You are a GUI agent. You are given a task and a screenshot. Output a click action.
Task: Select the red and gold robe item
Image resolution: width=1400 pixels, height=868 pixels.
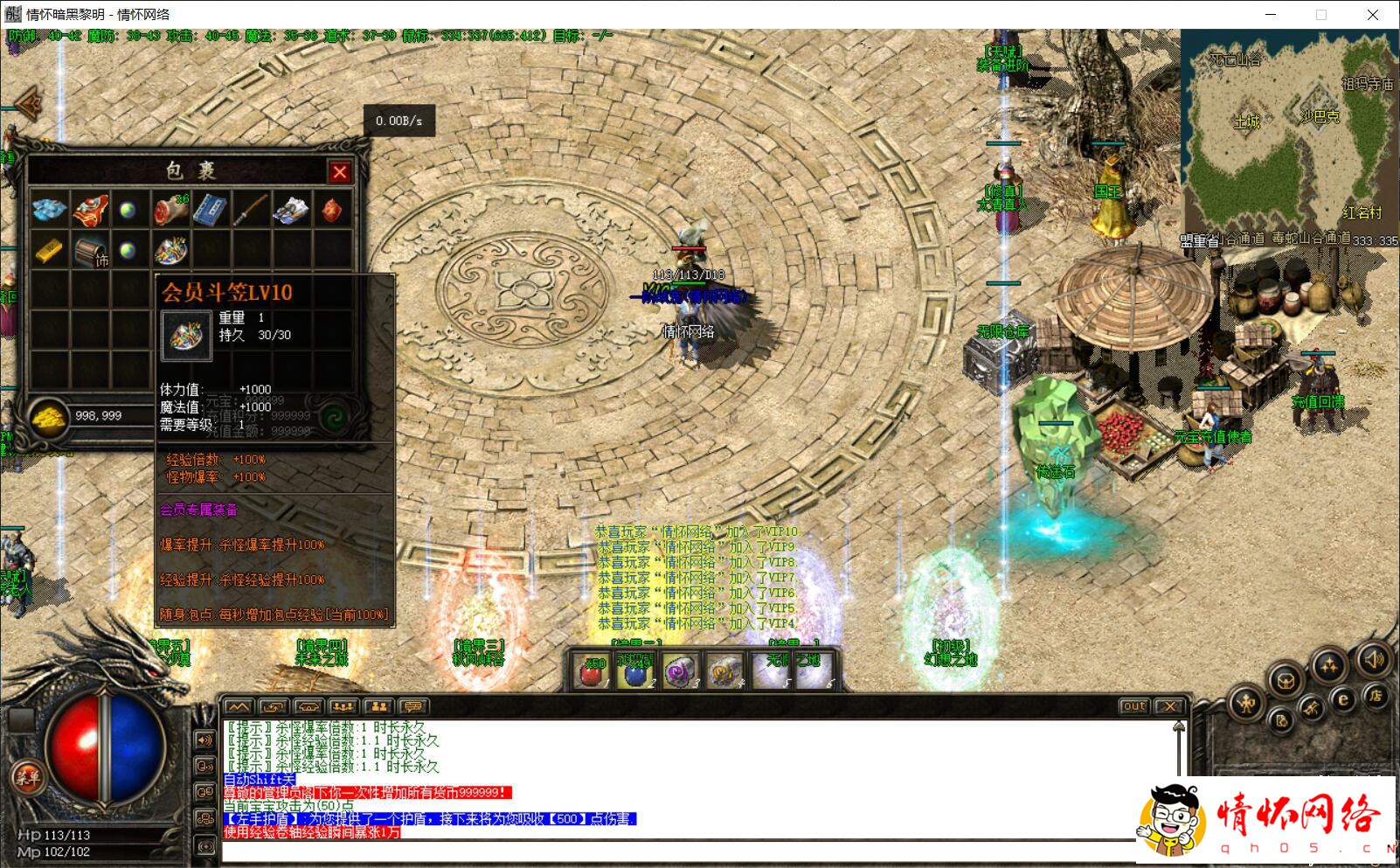[x=89, y=210]
